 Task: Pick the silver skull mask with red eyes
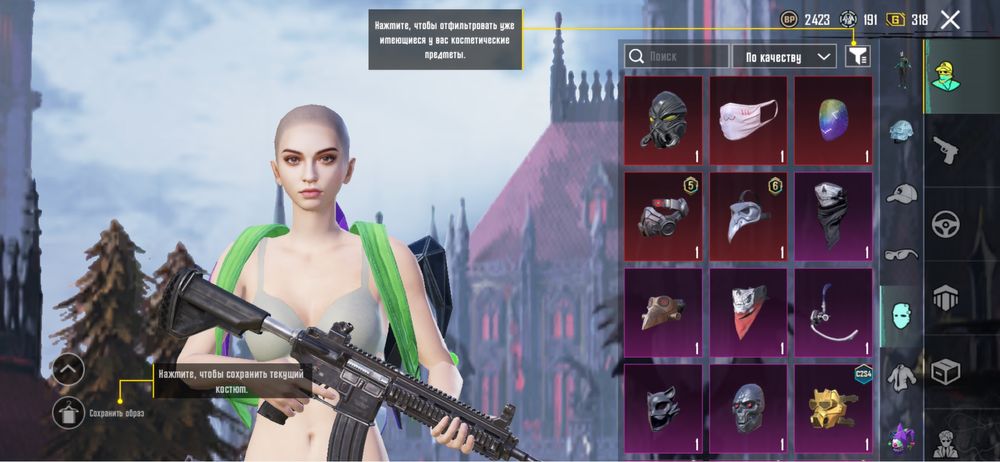748,407
